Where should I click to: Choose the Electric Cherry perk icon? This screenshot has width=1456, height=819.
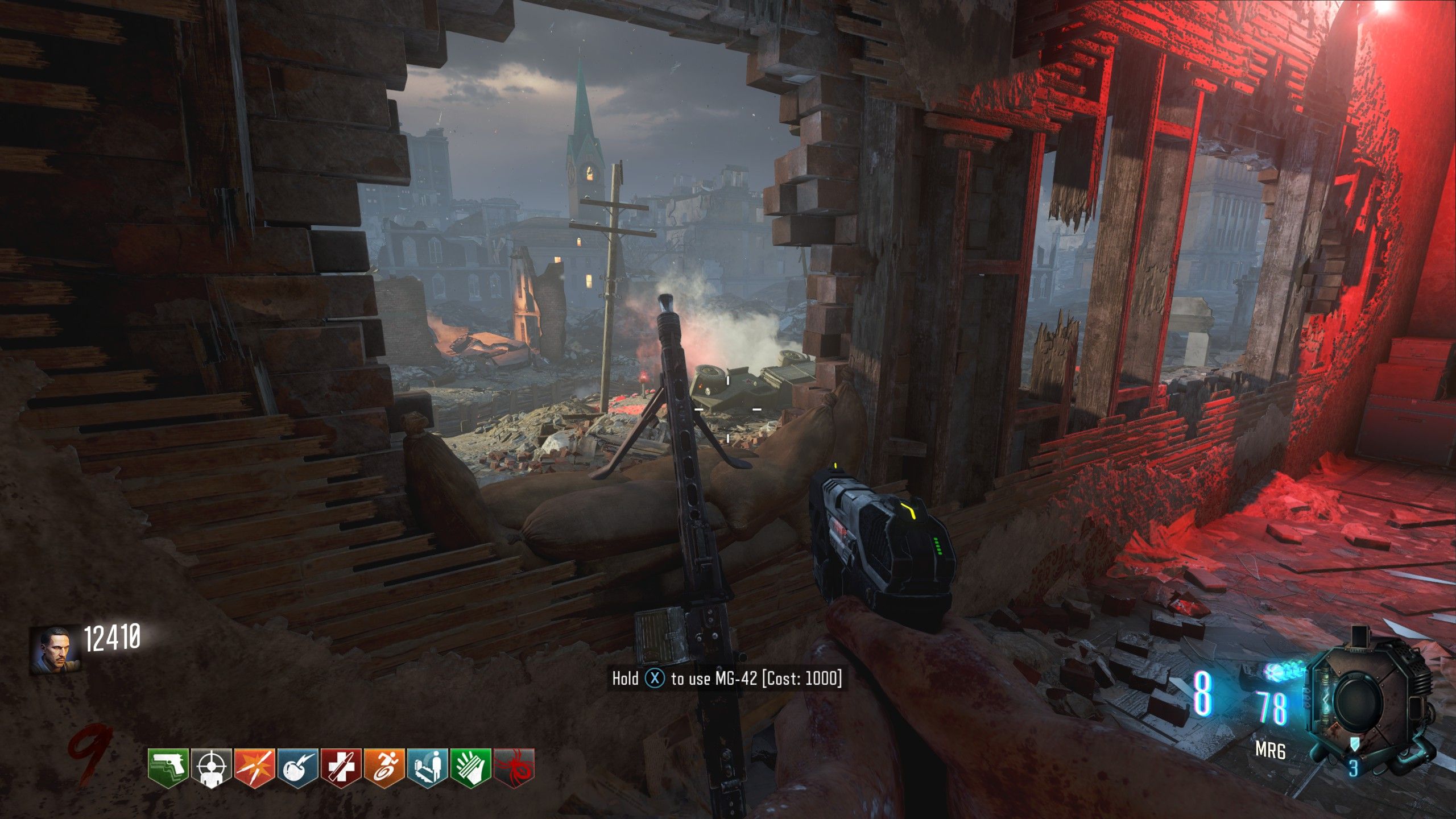[x=298, y=767]
